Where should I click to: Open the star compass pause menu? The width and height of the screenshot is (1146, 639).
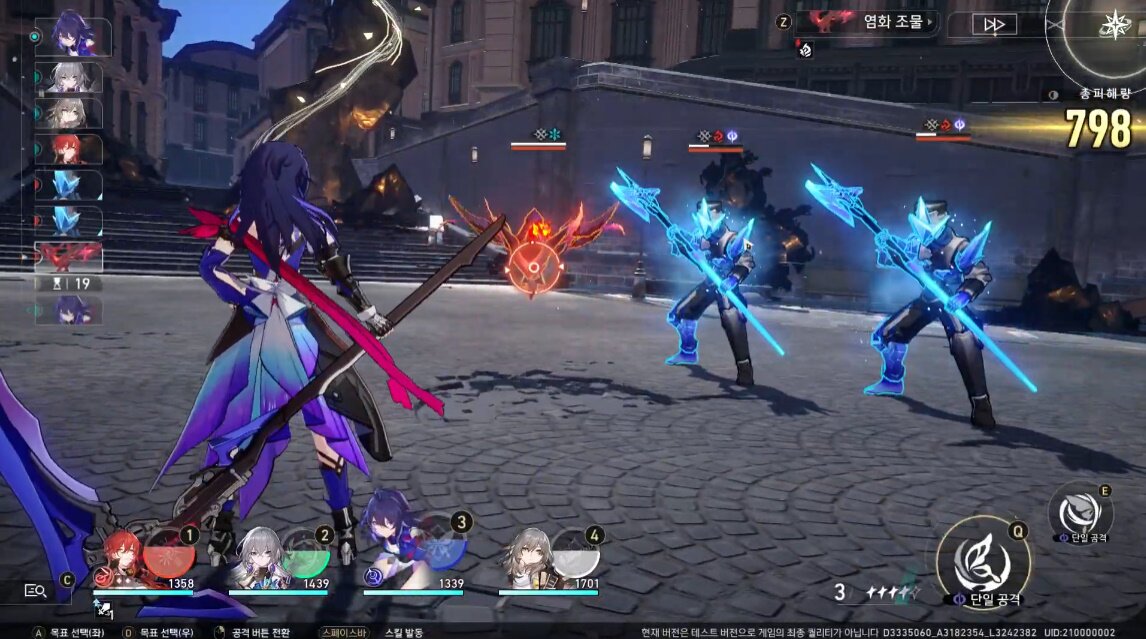coord(1114,24)
